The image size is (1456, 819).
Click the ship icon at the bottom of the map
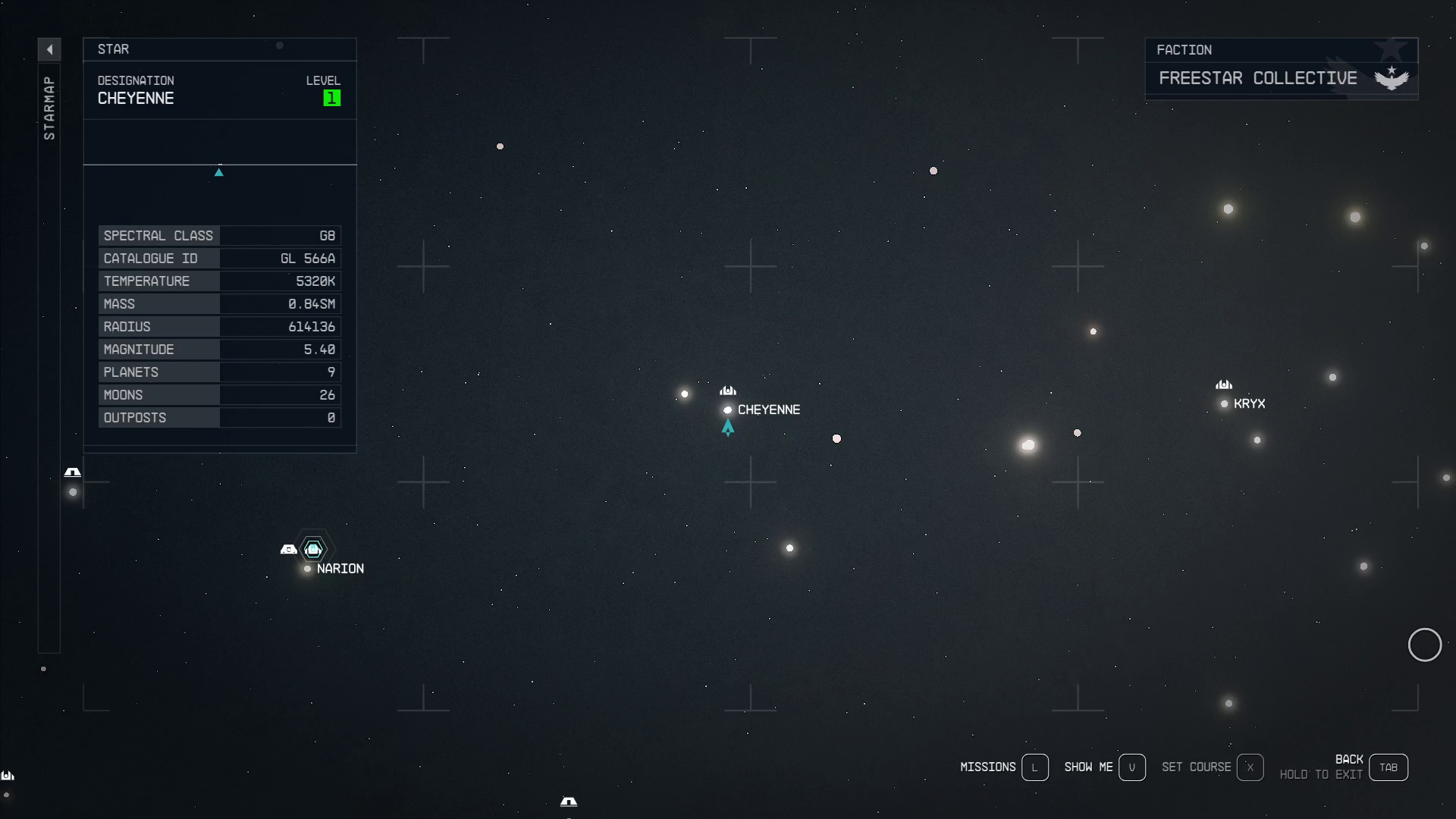click(x=569, y=802)
